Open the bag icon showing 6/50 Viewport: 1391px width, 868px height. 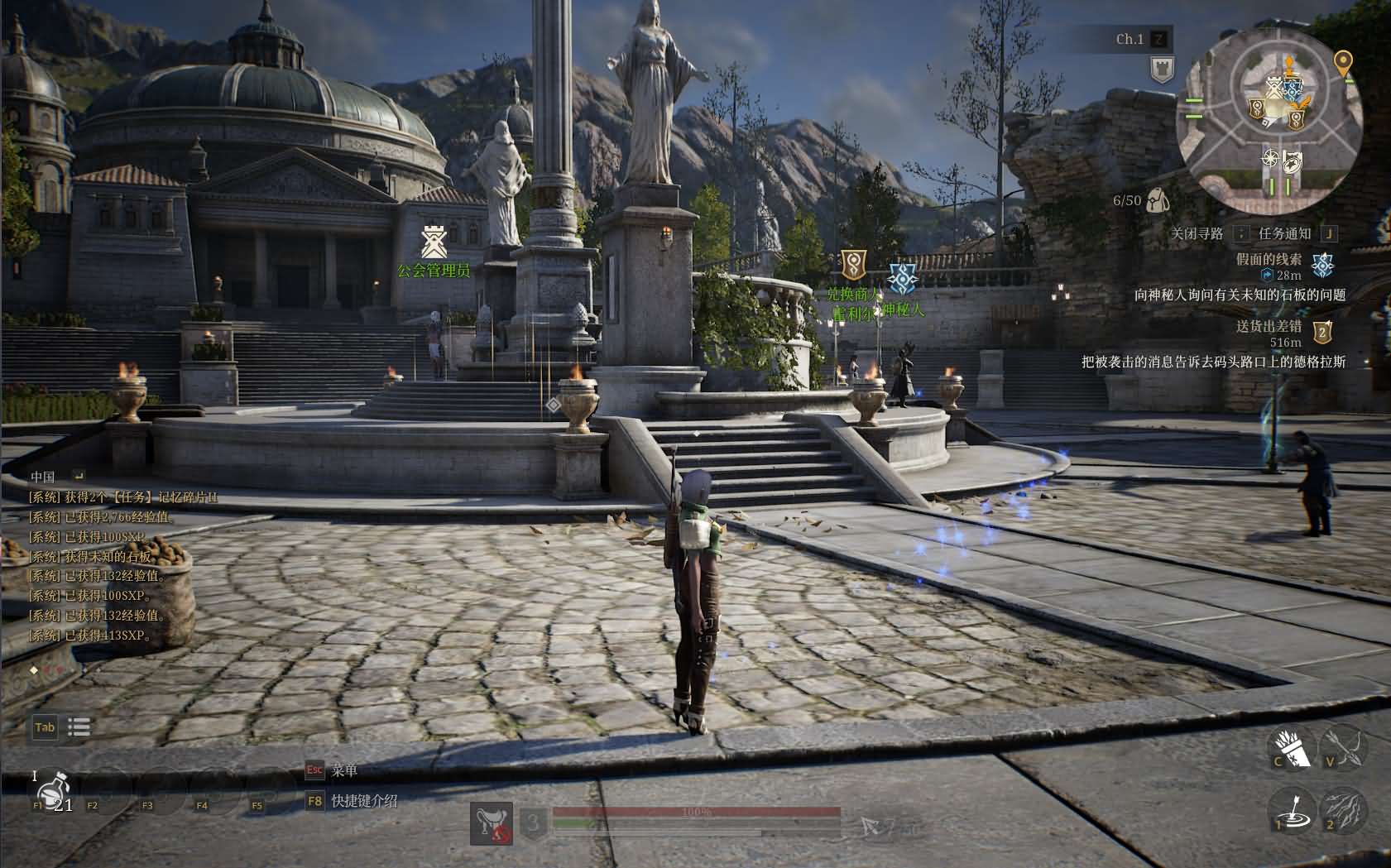[x=1158, y=199]
